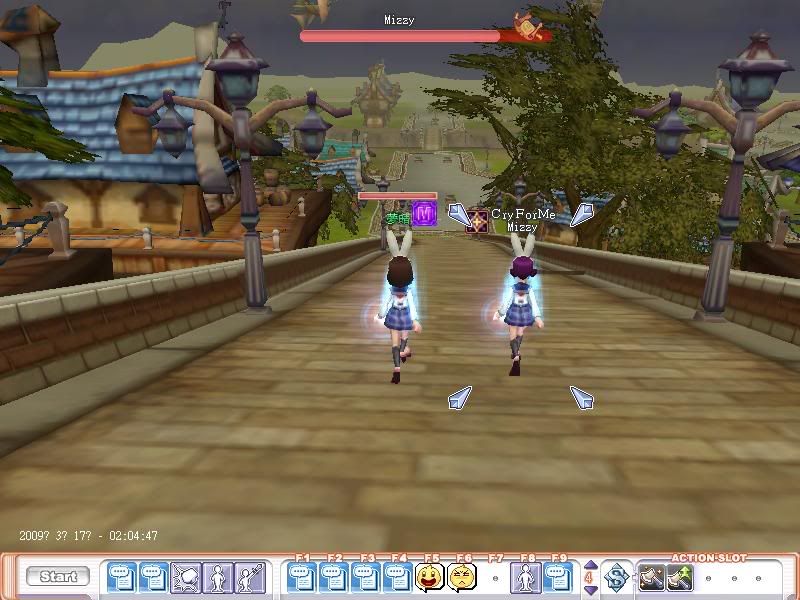Use the first axe skill in Action Slot
The width and height of the screenshot is (800, 600).
[x=652, y=577]
